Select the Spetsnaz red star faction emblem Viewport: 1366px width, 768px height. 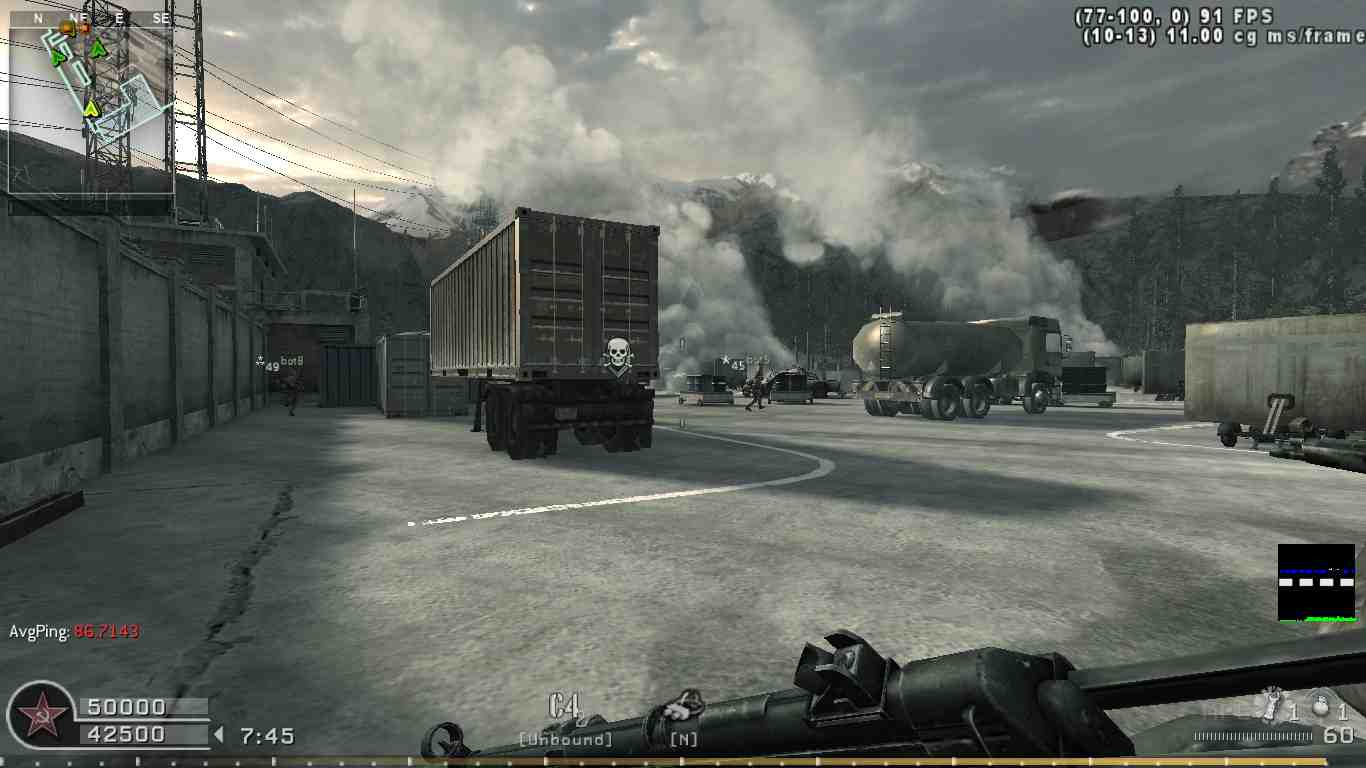(x=41, y=716)
